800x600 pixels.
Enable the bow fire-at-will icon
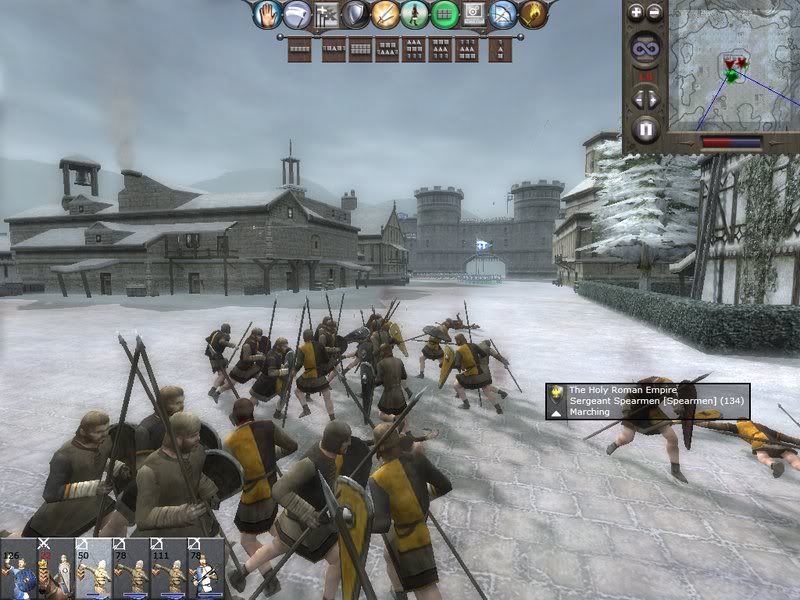pyautogui.click(x=504, y=14)
